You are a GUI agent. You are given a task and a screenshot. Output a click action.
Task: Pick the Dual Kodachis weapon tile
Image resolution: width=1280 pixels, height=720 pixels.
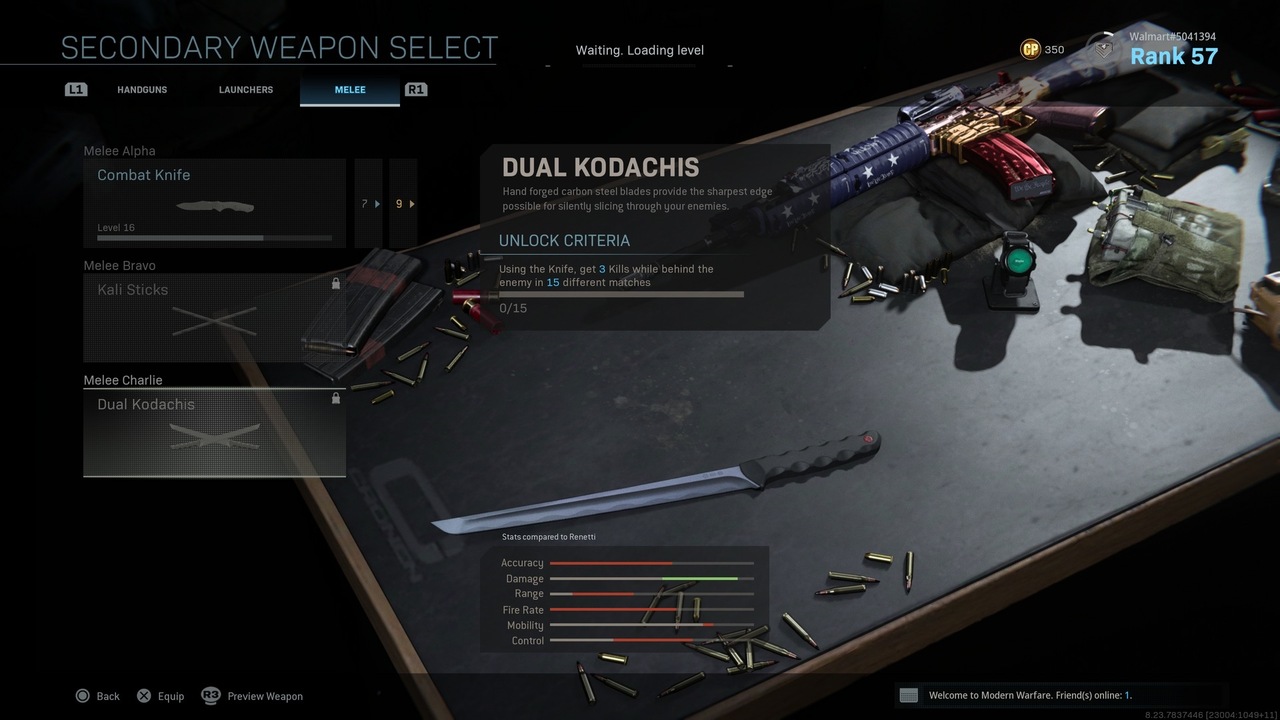(x=215, y=432)
